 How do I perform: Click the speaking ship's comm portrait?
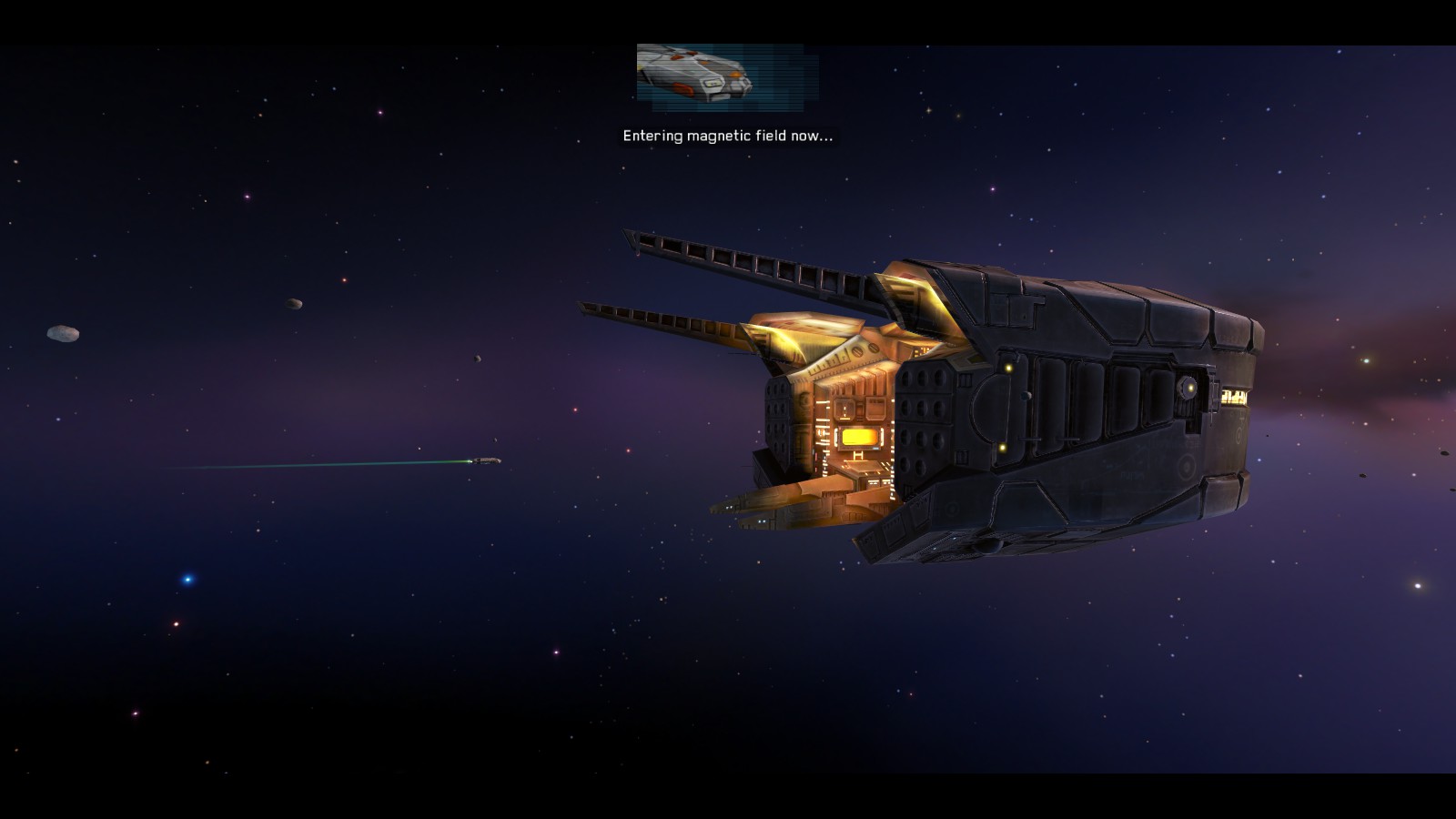pos(726,76)
